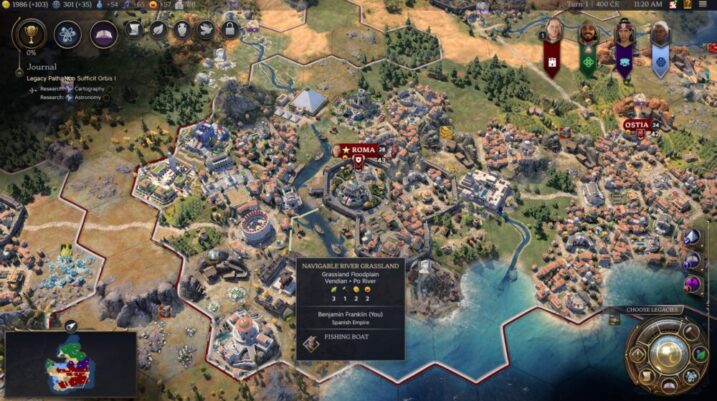
Task: Click the Research Cartography journal entry
Action: tap(80, 89)
